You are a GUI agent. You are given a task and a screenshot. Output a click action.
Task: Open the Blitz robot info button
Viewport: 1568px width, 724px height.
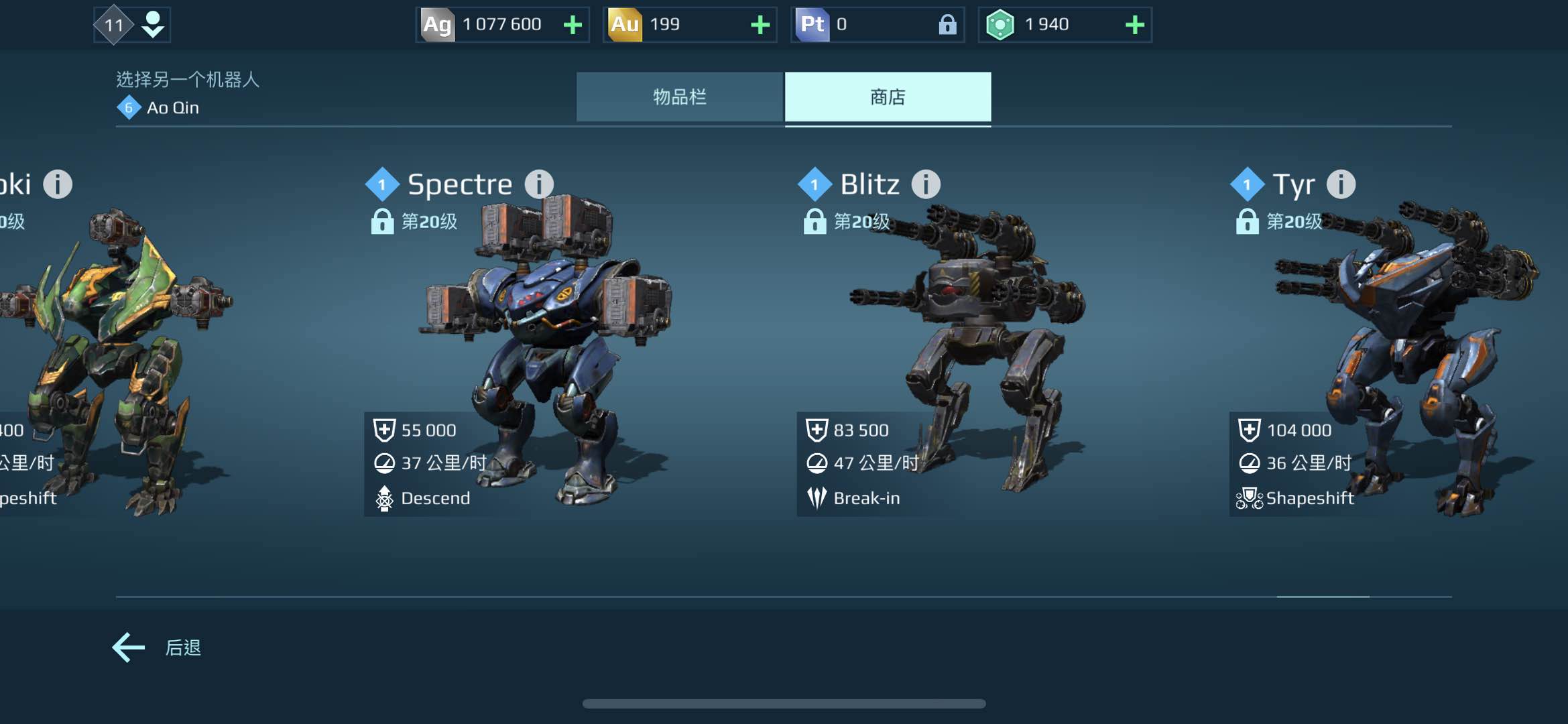[x=926, y=184]
